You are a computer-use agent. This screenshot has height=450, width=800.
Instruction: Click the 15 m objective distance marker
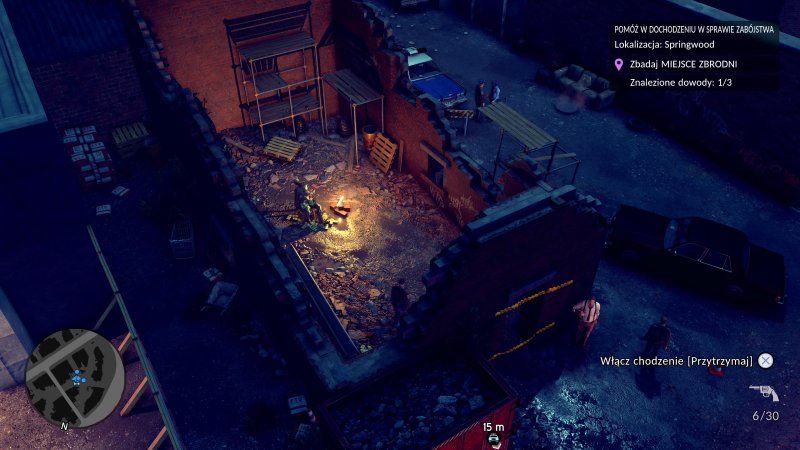tap(493, 427)
